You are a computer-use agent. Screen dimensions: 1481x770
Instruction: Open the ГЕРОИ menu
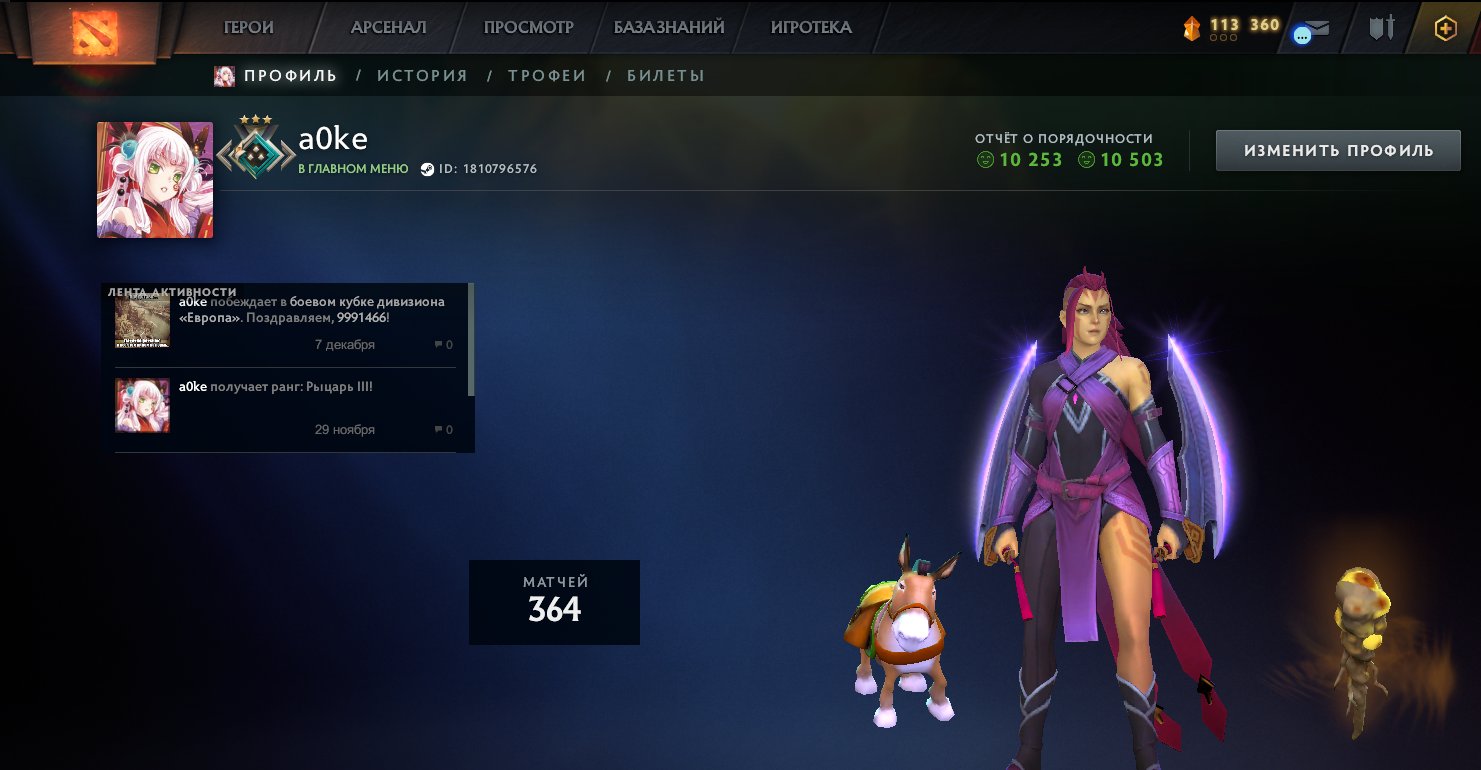point(250,27)
